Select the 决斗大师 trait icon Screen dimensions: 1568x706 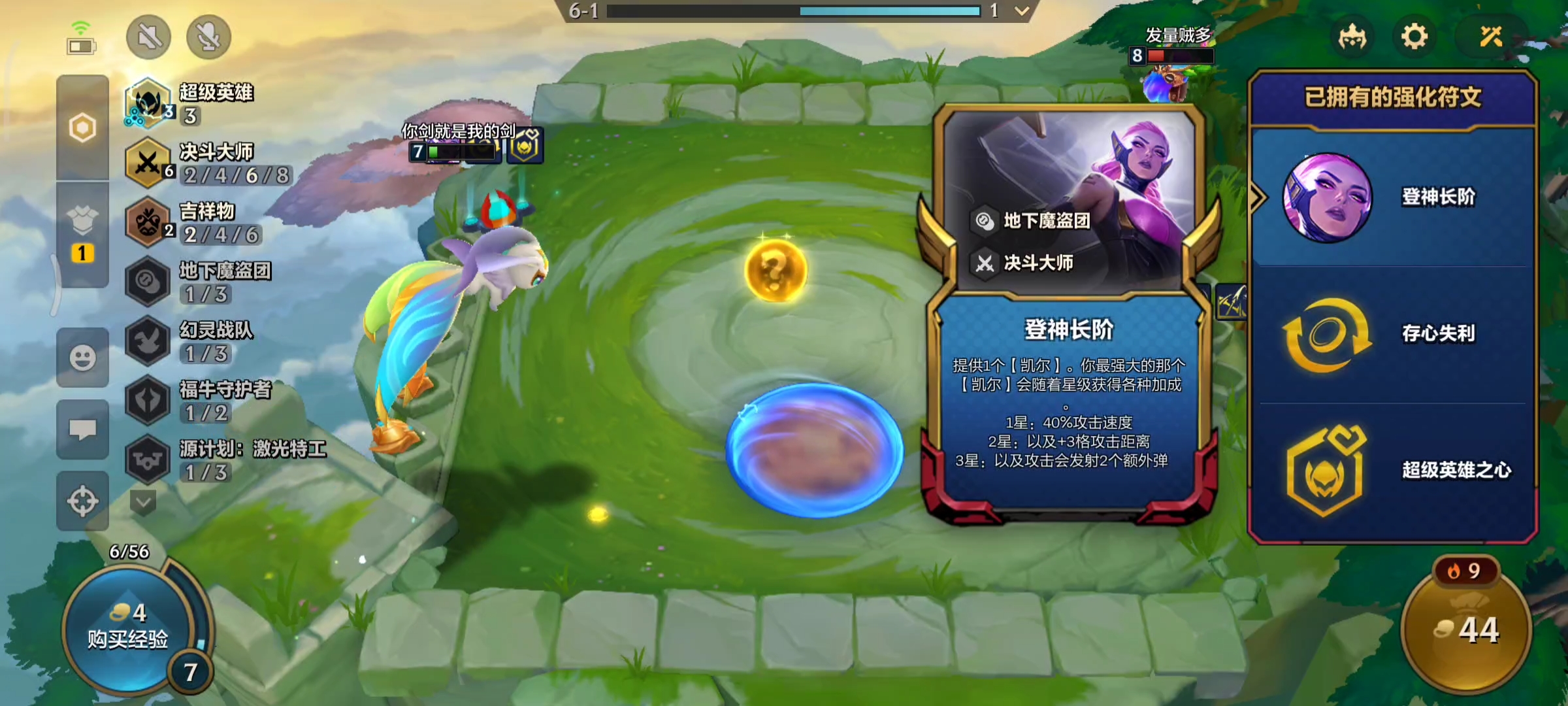[x=148, y=162]
